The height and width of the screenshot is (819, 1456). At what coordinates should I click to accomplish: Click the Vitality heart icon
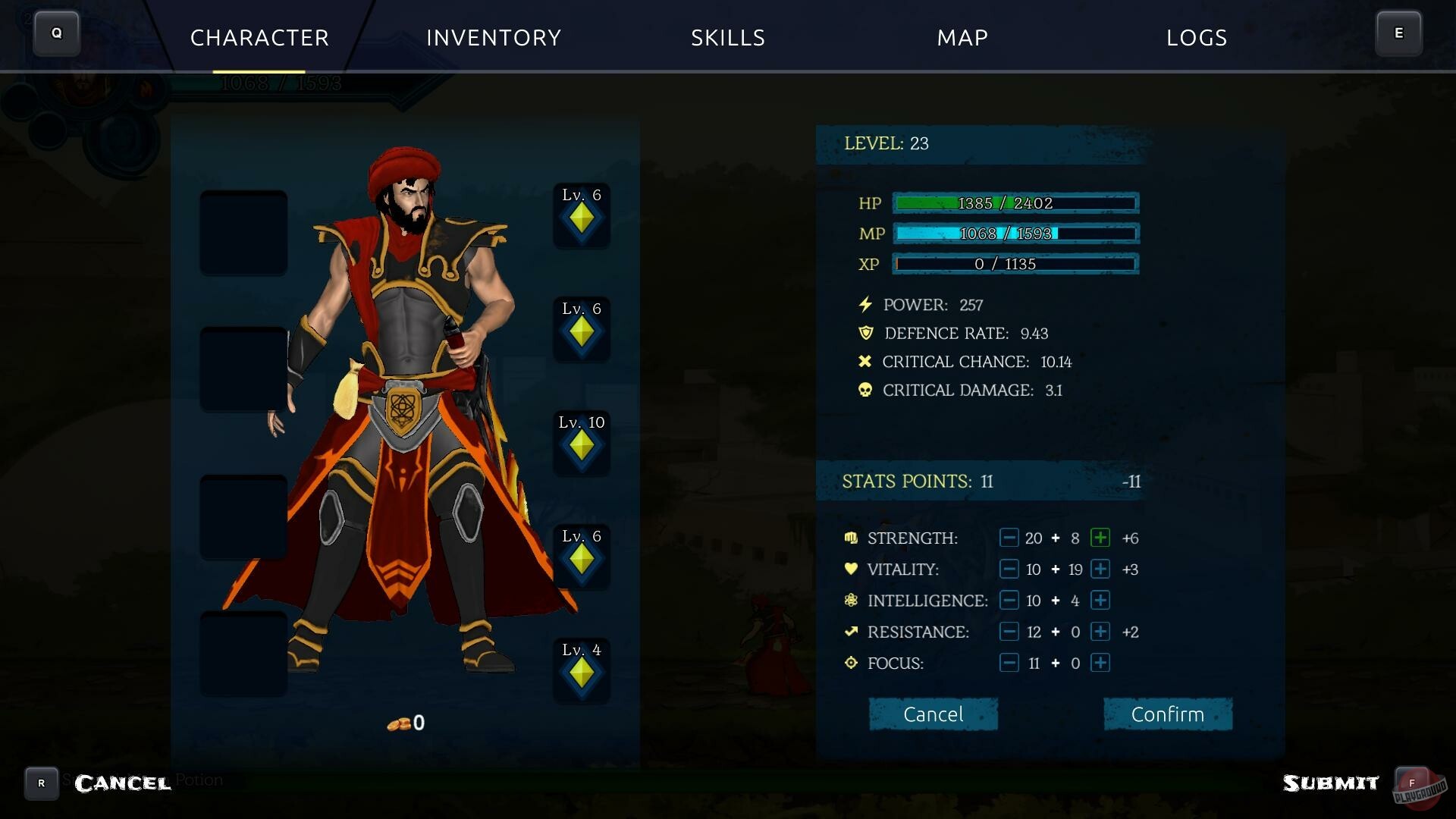(x=850, y=569)
